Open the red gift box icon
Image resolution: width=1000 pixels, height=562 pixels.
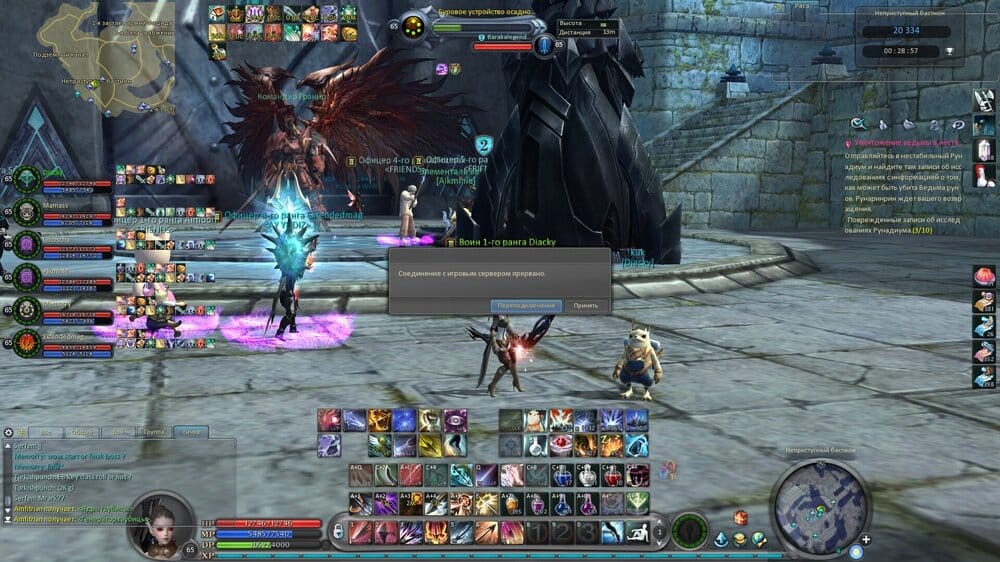[x=741, y=517]
